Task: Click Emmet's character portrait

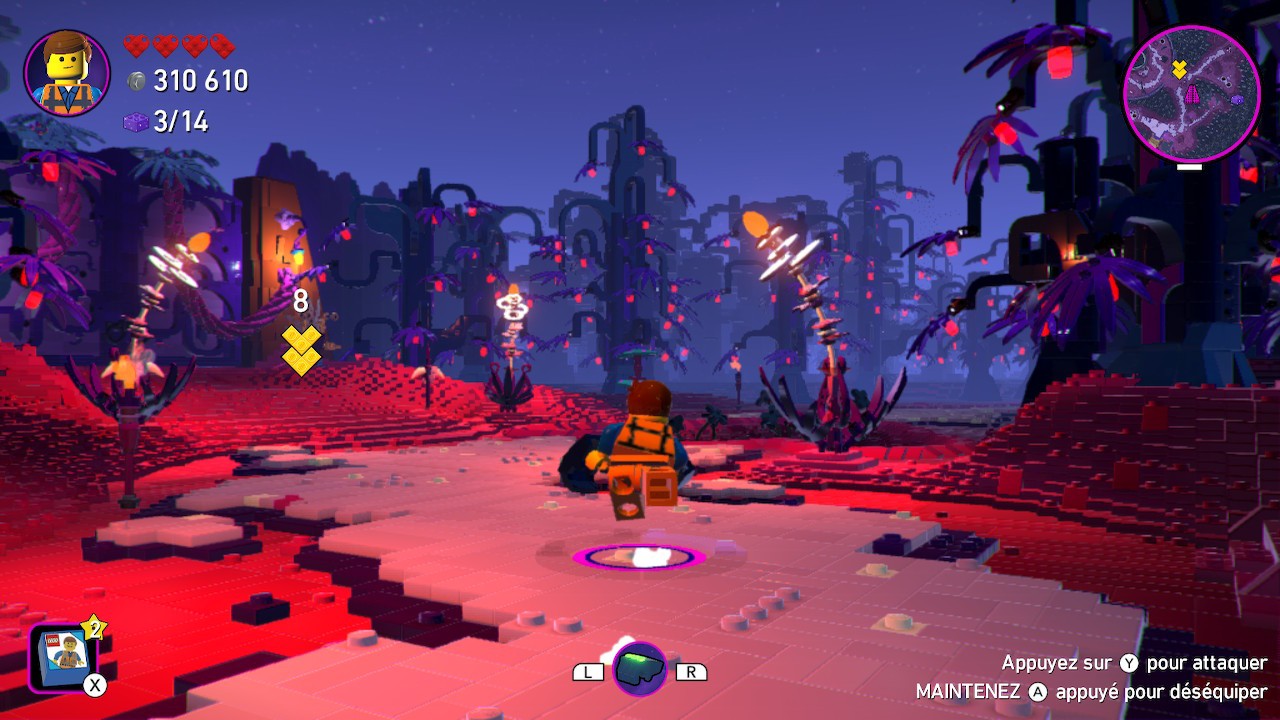Action: click(x=67, y=72)
